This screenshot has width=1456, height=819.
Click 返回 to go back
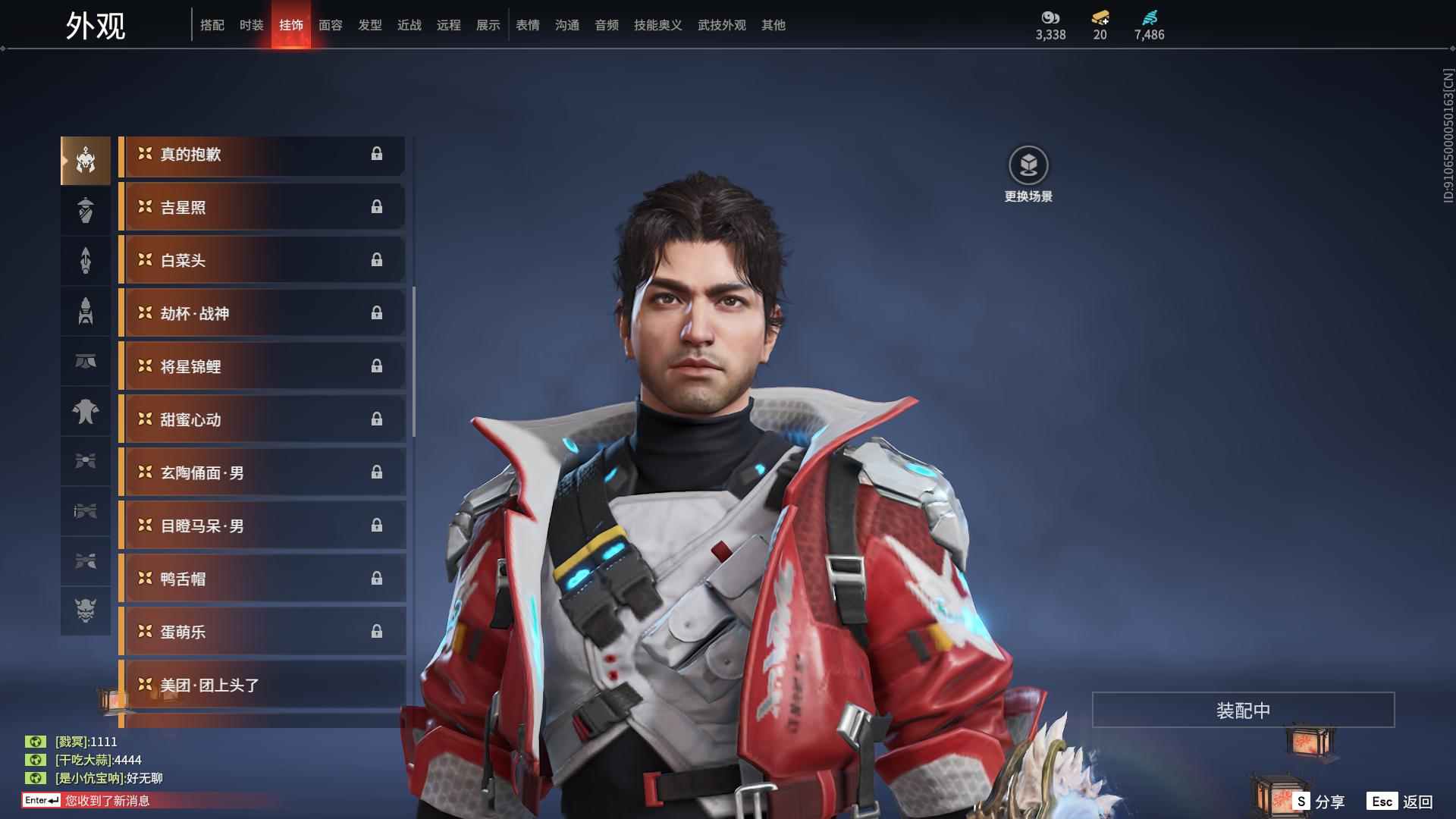[x=1400, y=802]
